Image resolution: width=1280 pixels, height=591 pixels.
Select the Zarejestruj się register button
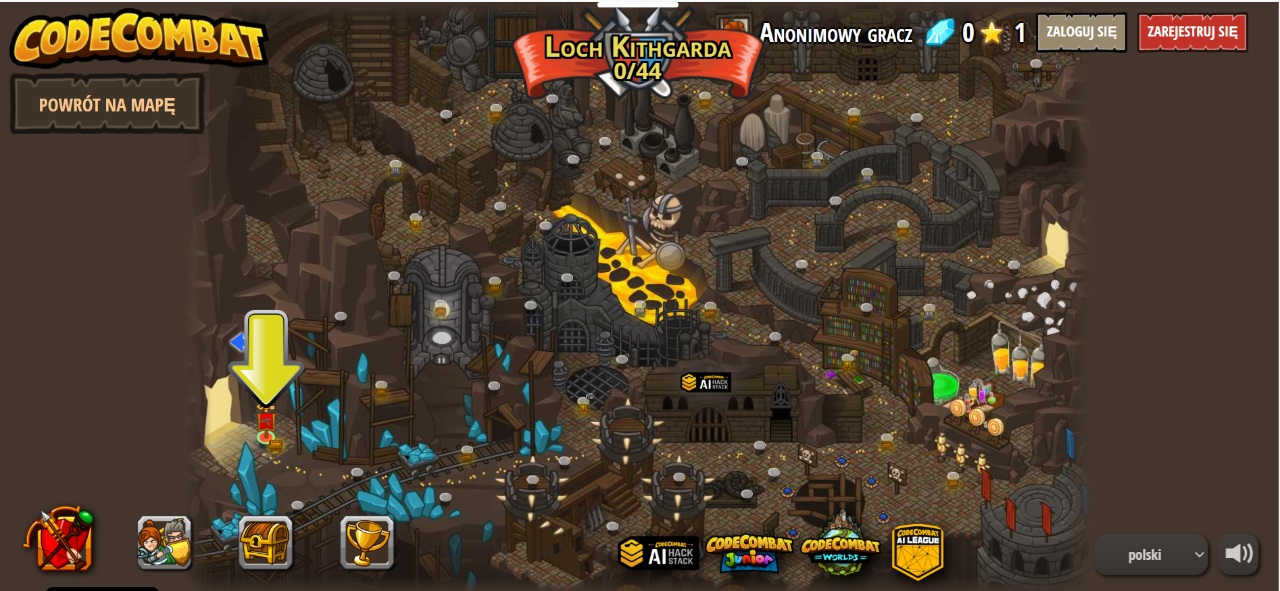coord(1192,32)
